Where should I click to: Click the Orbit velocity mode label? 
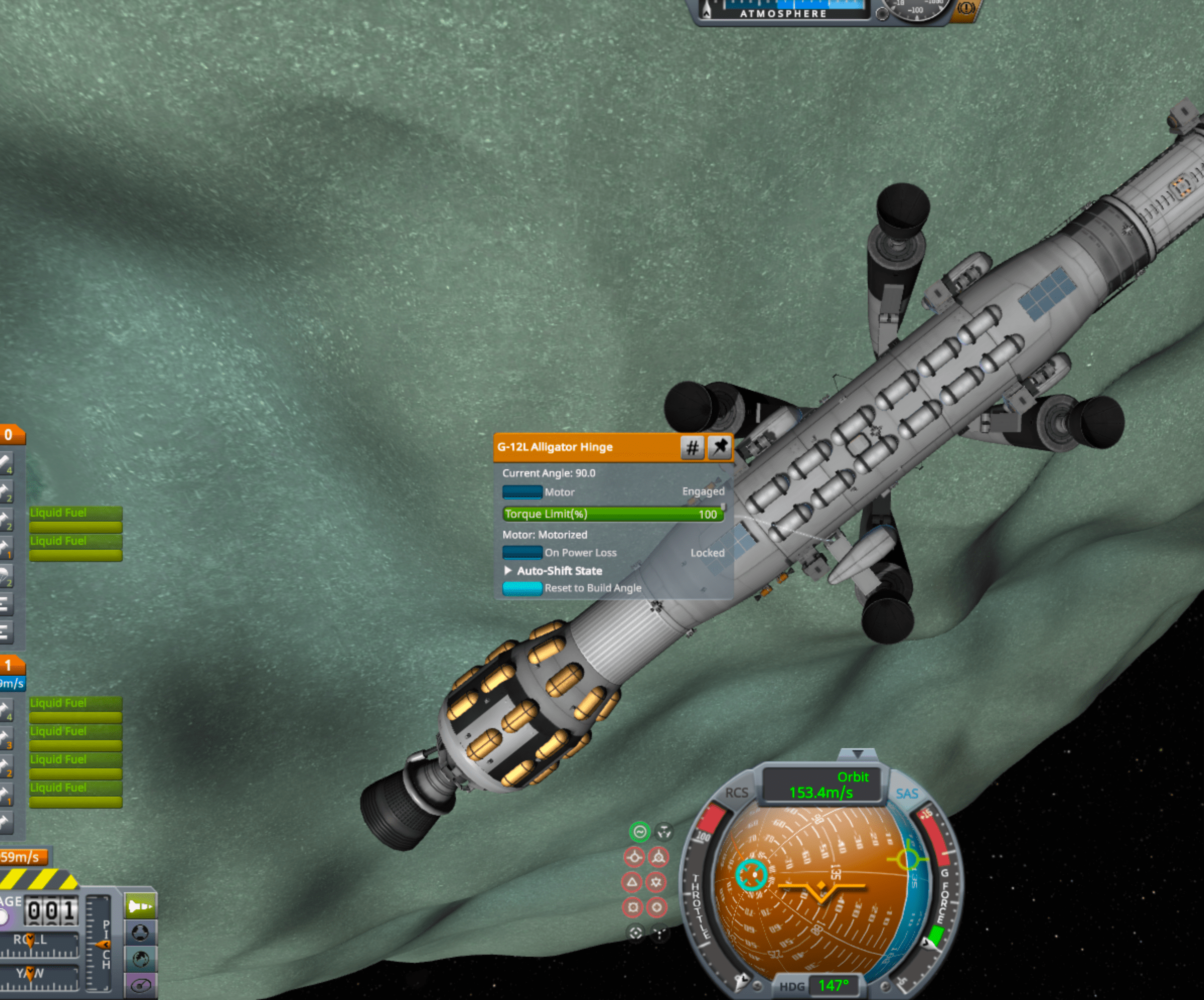click(x=854, y=777)
